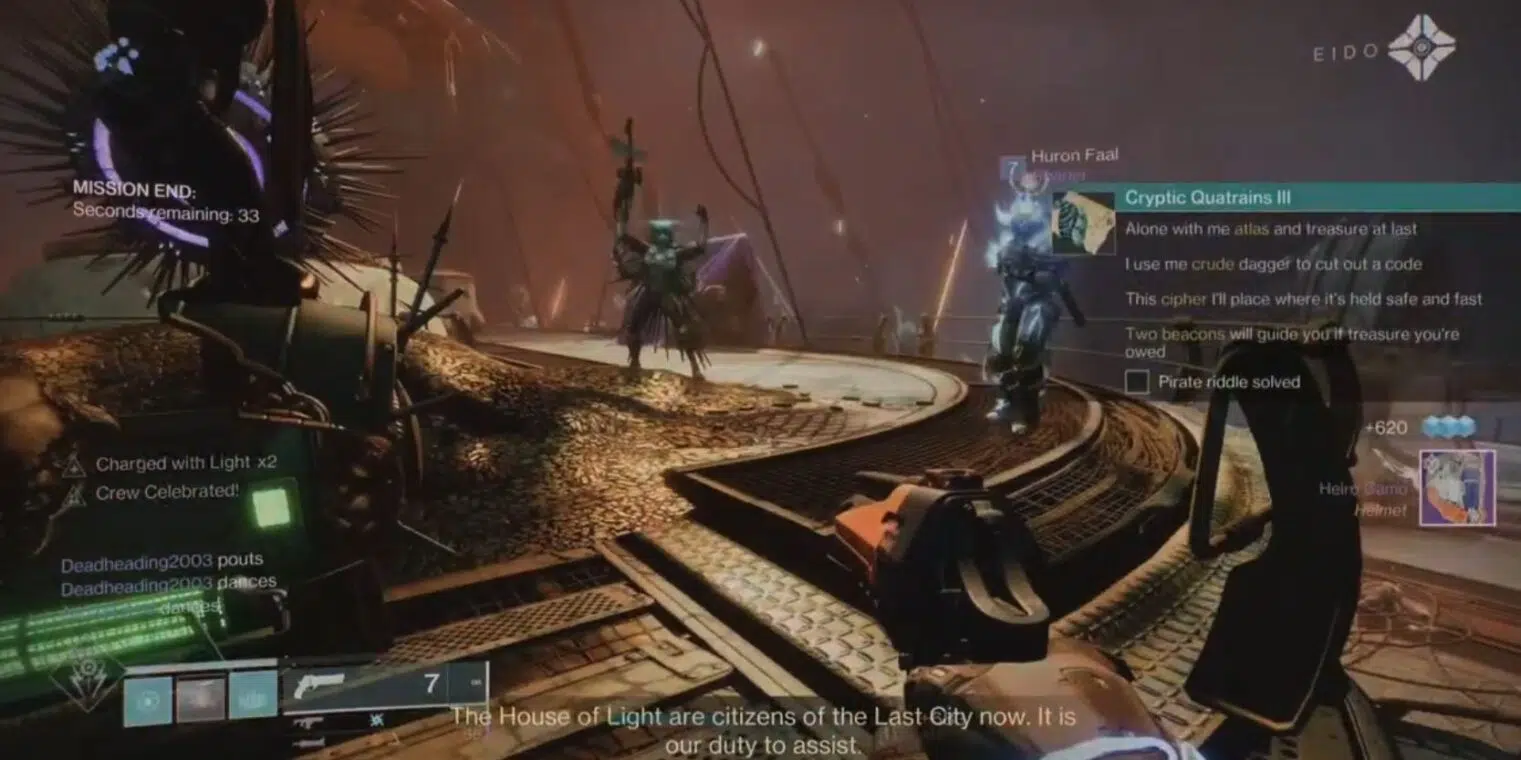Click the Charged with Light x2 buff
This screenshot has width=1521, height=760.
(x=185, y=463)
